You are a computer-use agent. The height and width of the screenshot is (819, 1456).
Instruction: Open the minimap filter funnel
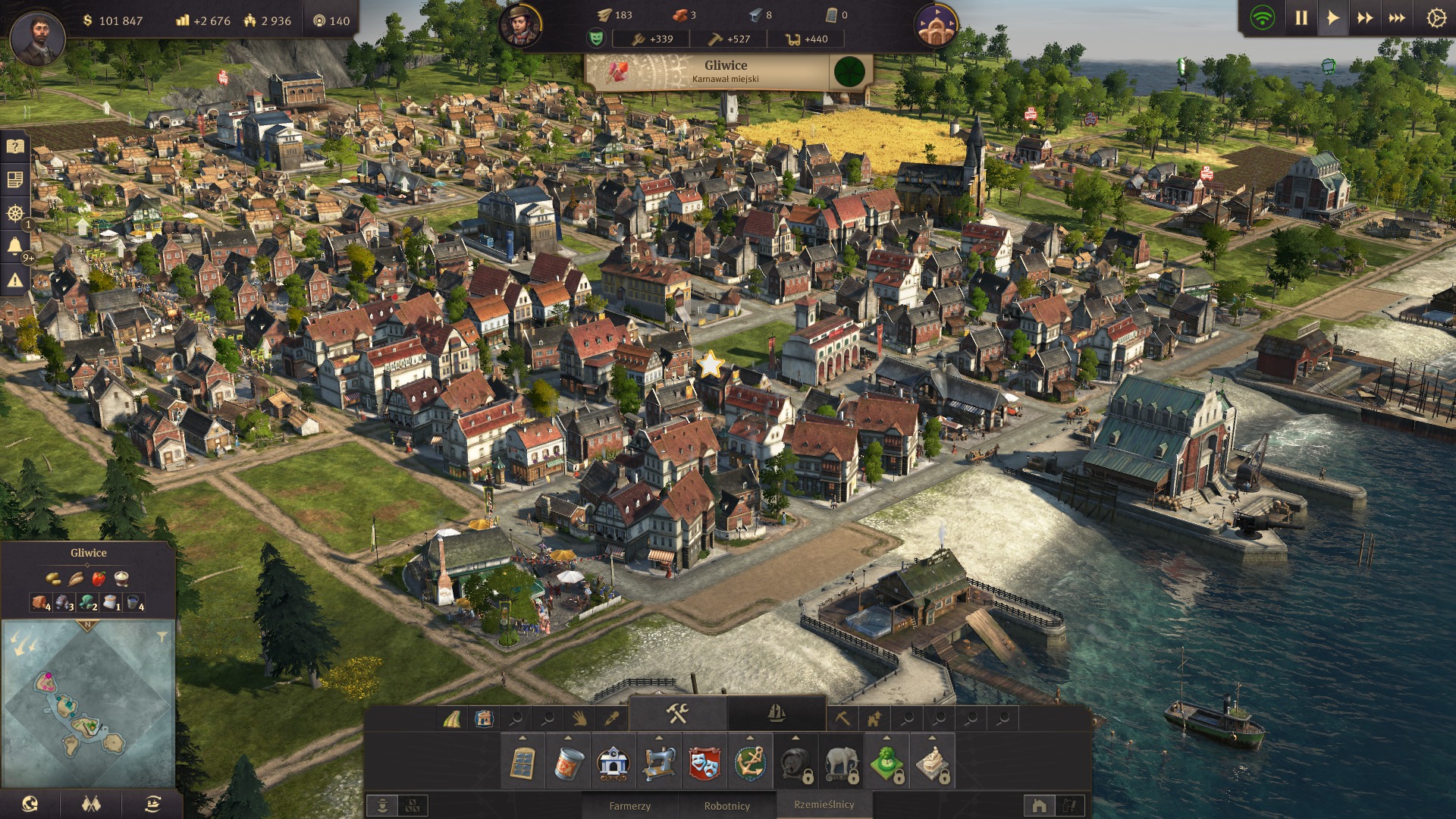[x=162, y=637]
